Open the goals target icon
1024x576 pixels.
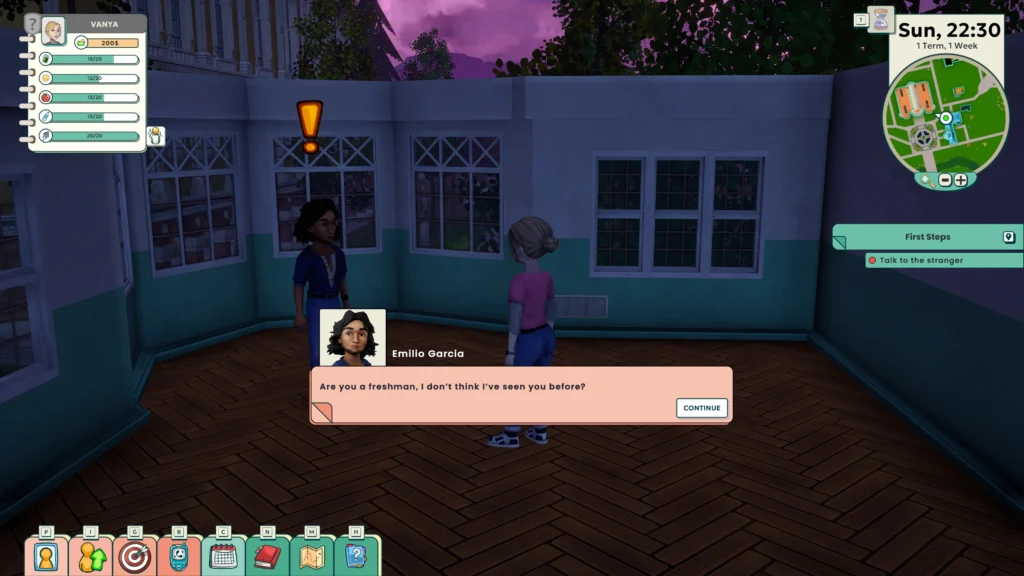[134, 556]
